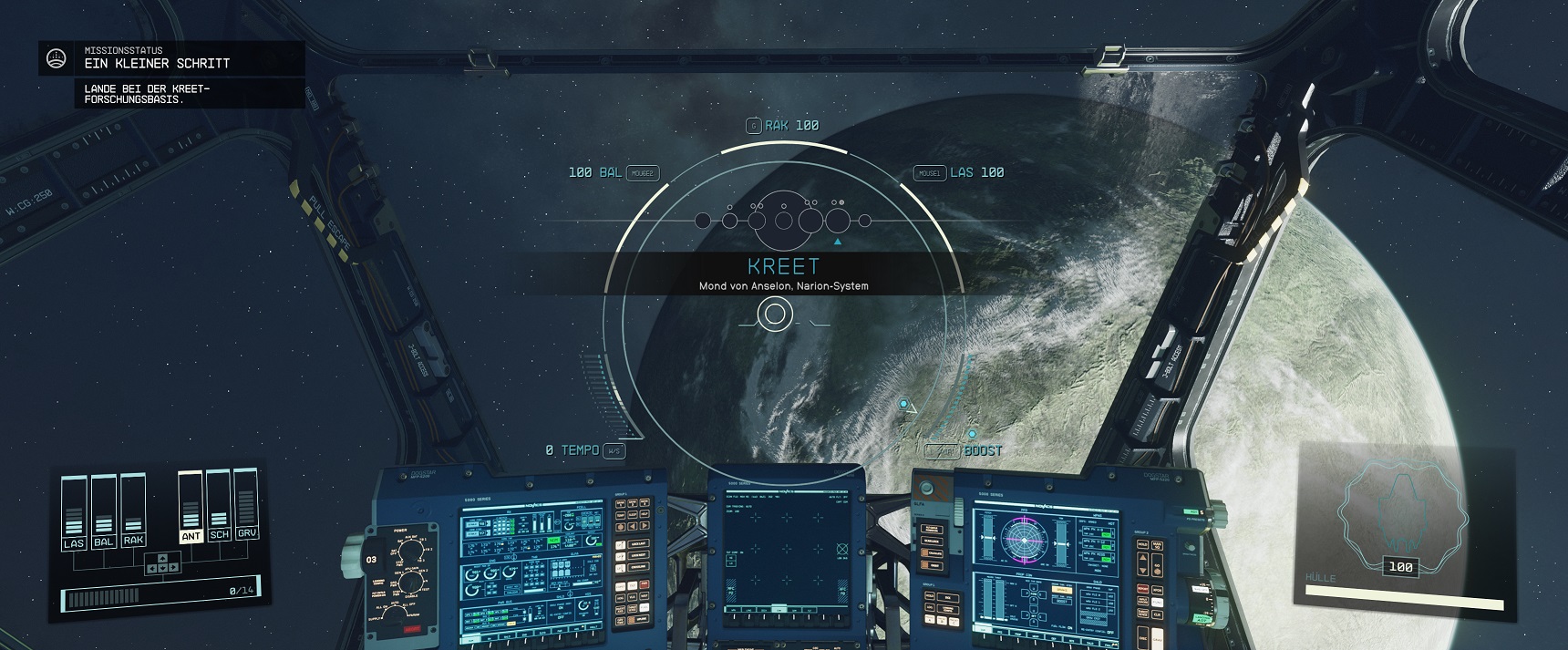
Task: Select the LAS power allocation column
Action: [x=74, y=512]
